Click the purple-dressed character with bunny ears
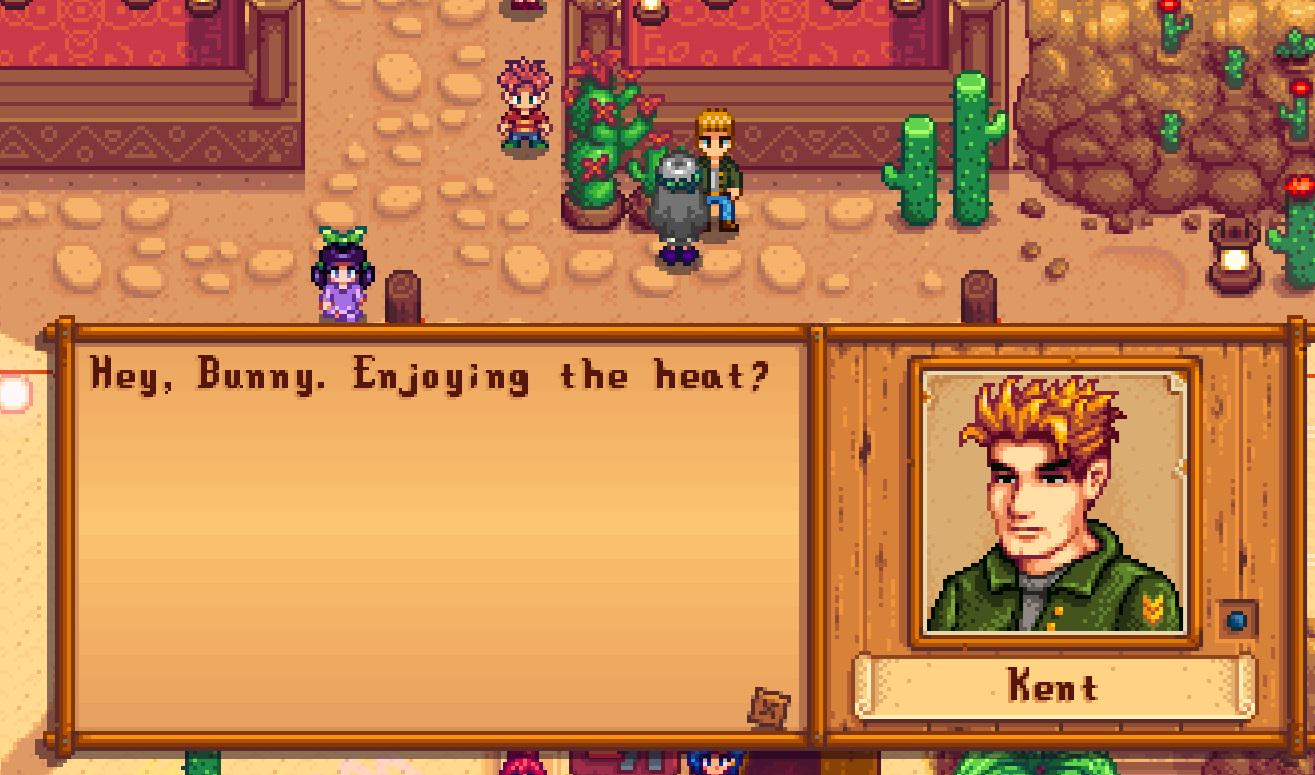The image size is (1315, 775). [x=344, y=280]
